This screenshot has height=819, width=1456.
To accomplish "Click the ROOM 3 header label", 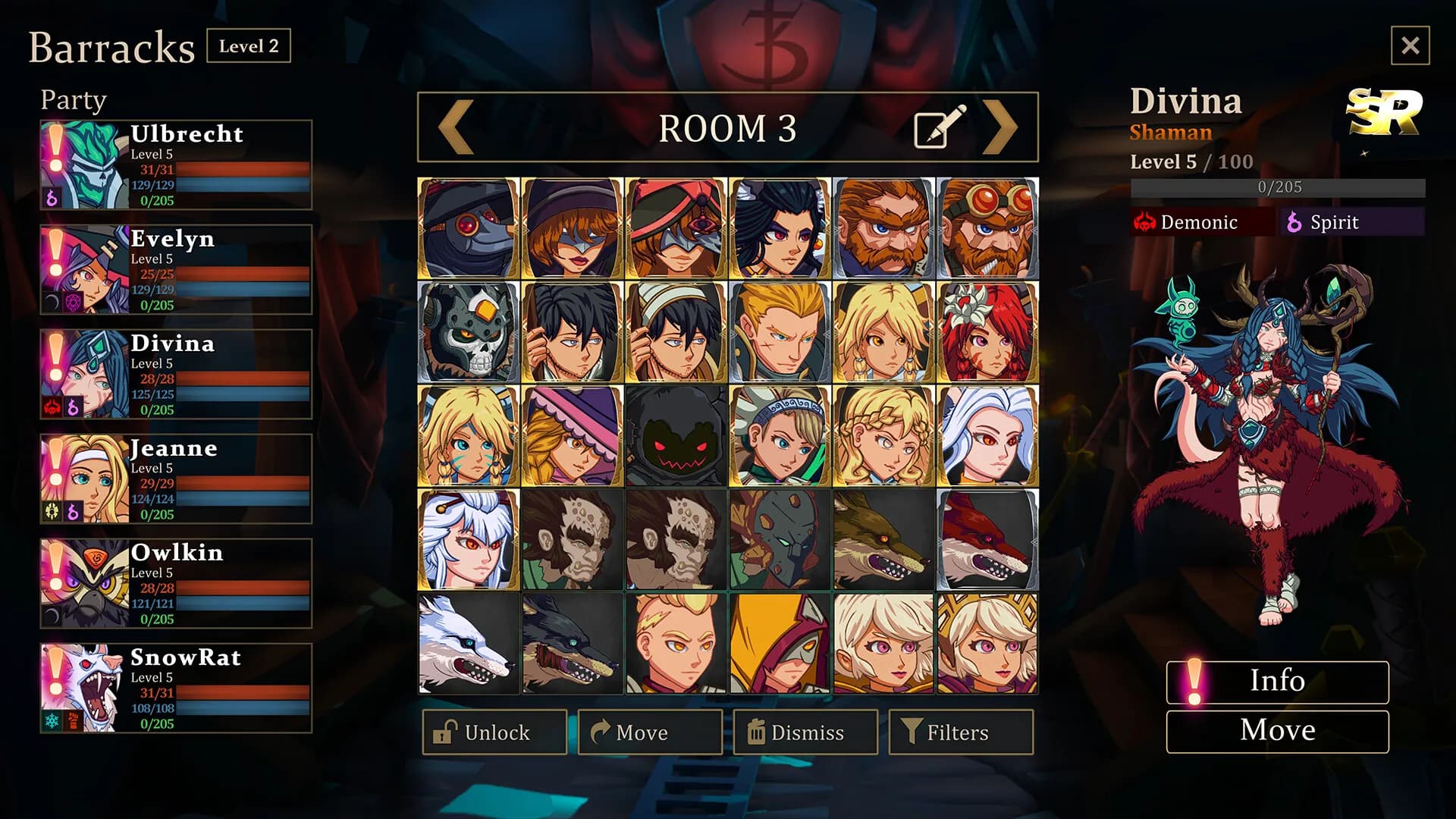I will 730,127.
